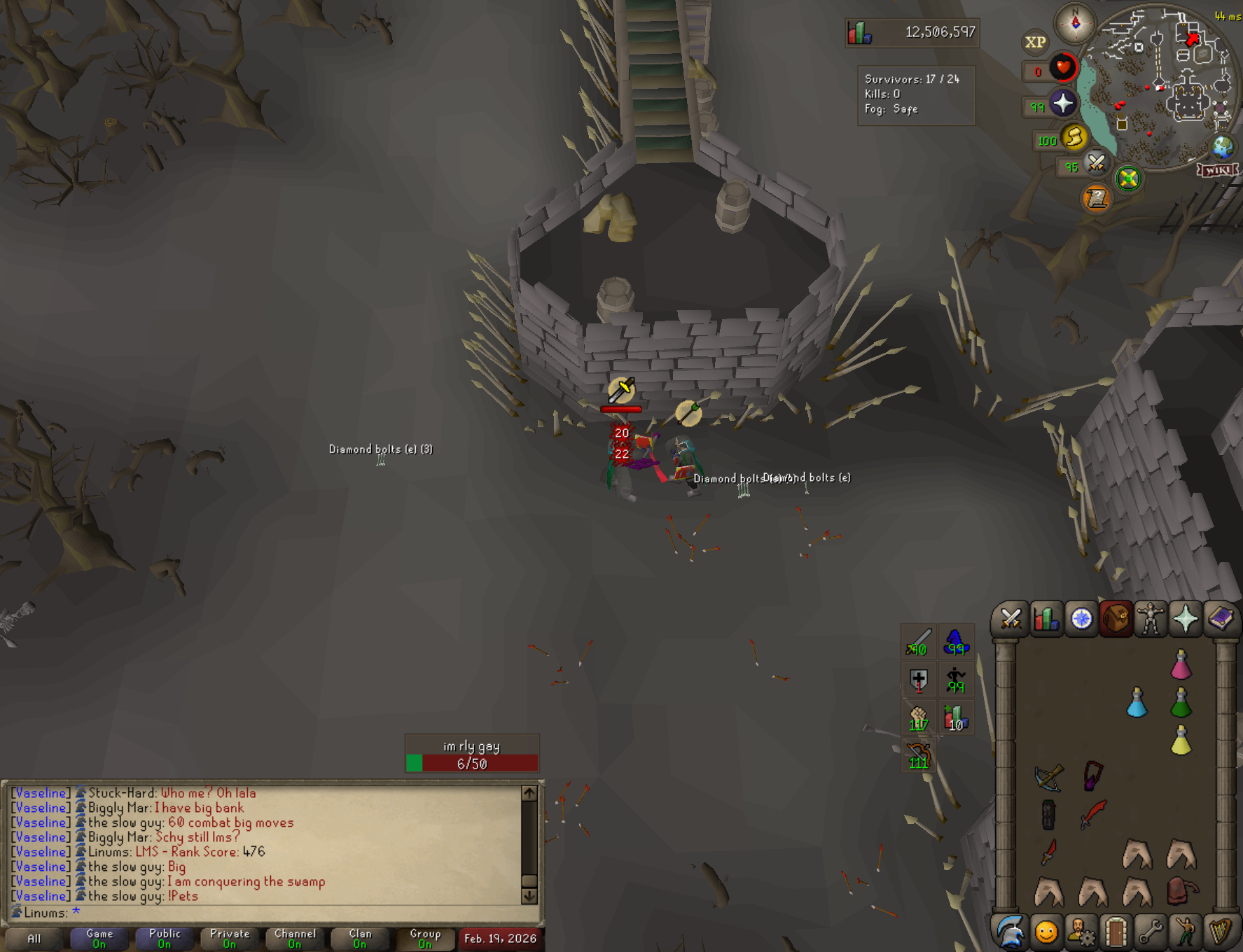
Task: Open the Music Player harp tab
Action: click(x=1221, y=932)
